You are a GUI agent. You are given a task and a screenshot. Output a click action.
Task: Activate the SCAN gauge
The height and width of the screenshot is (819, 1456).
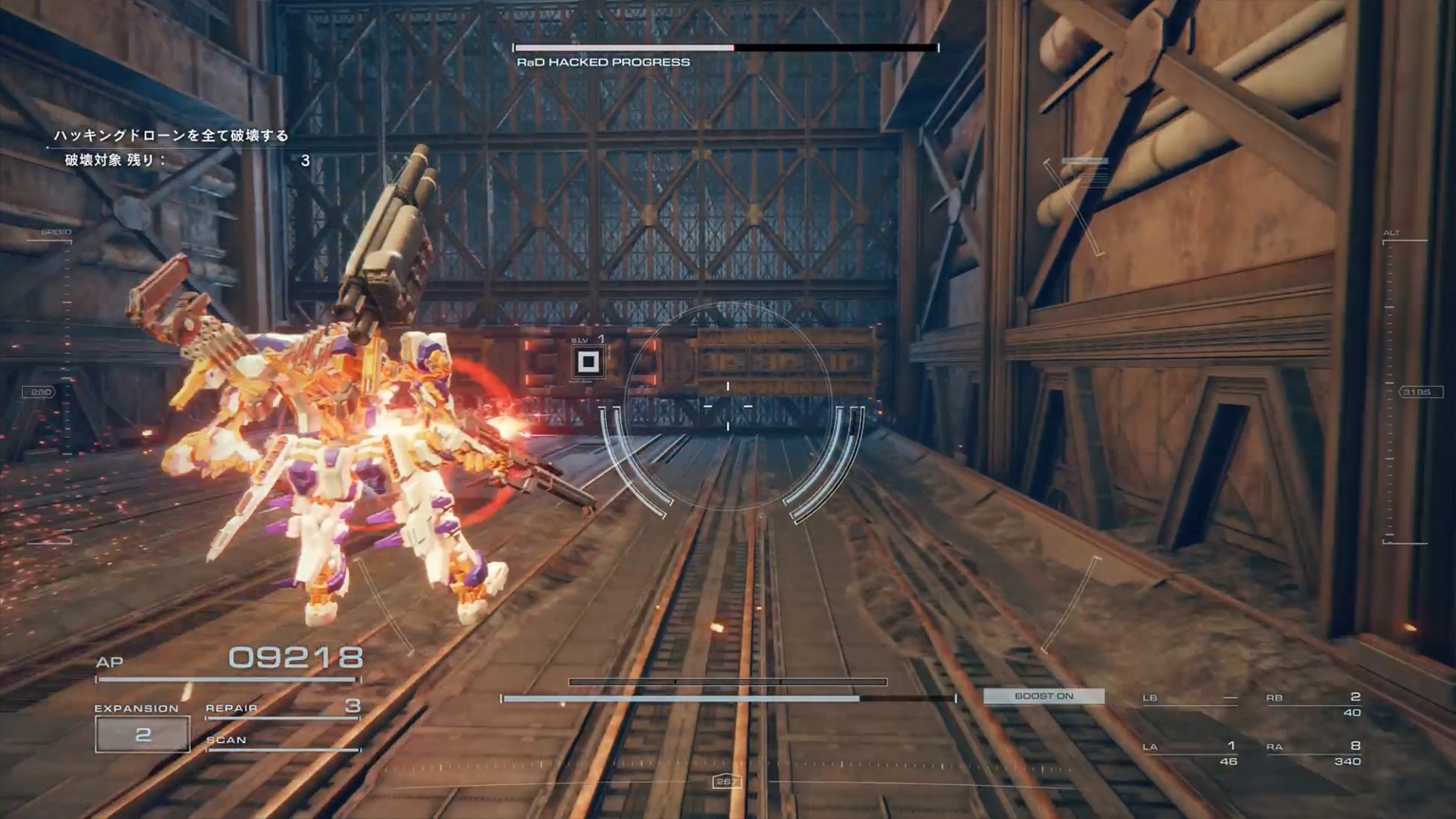(282, 741)
